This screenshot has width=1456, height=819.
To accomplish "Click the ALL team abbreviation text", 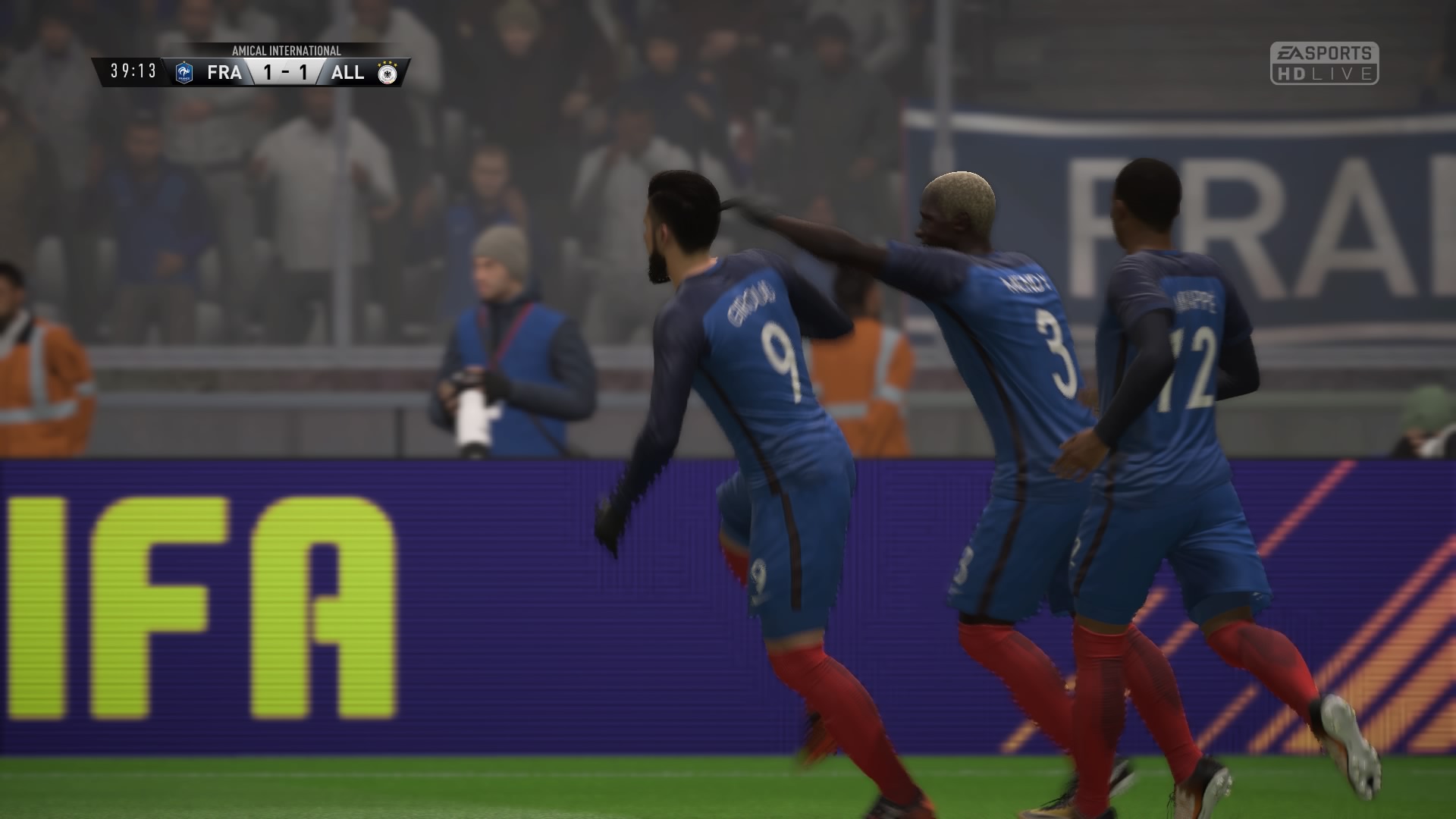I will pyautogui.click(x=349, y=72).
